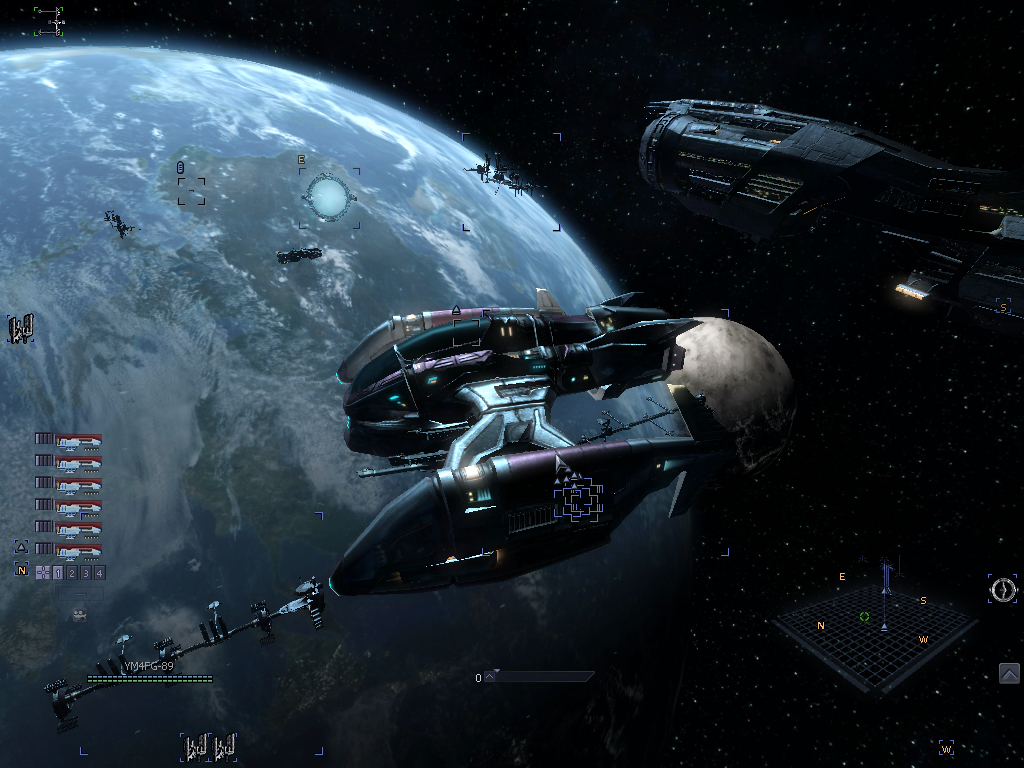This screenshot has width=1024, height=768.
Task: Expand the panel with the up-arrow button
Action: [1009, 674]
